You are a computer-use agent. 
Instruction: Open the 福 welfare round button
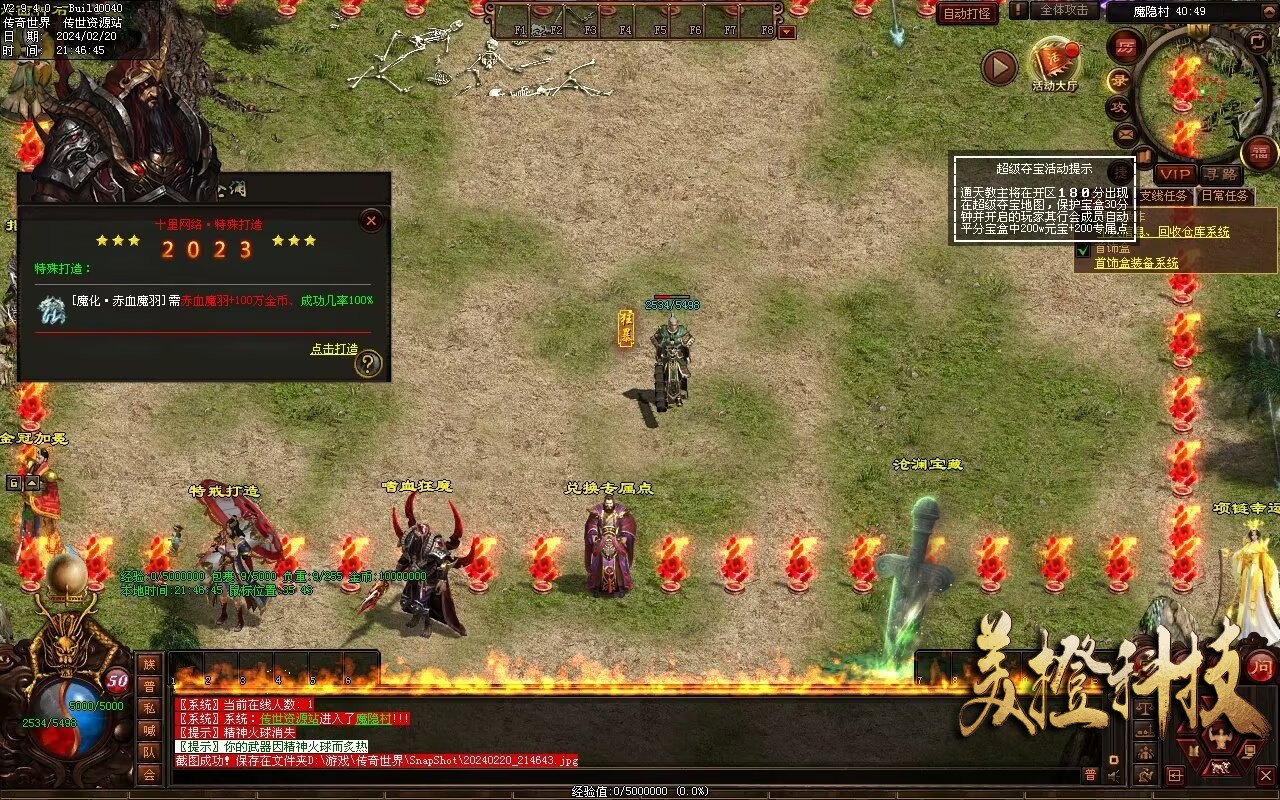tap(1259, 152)
